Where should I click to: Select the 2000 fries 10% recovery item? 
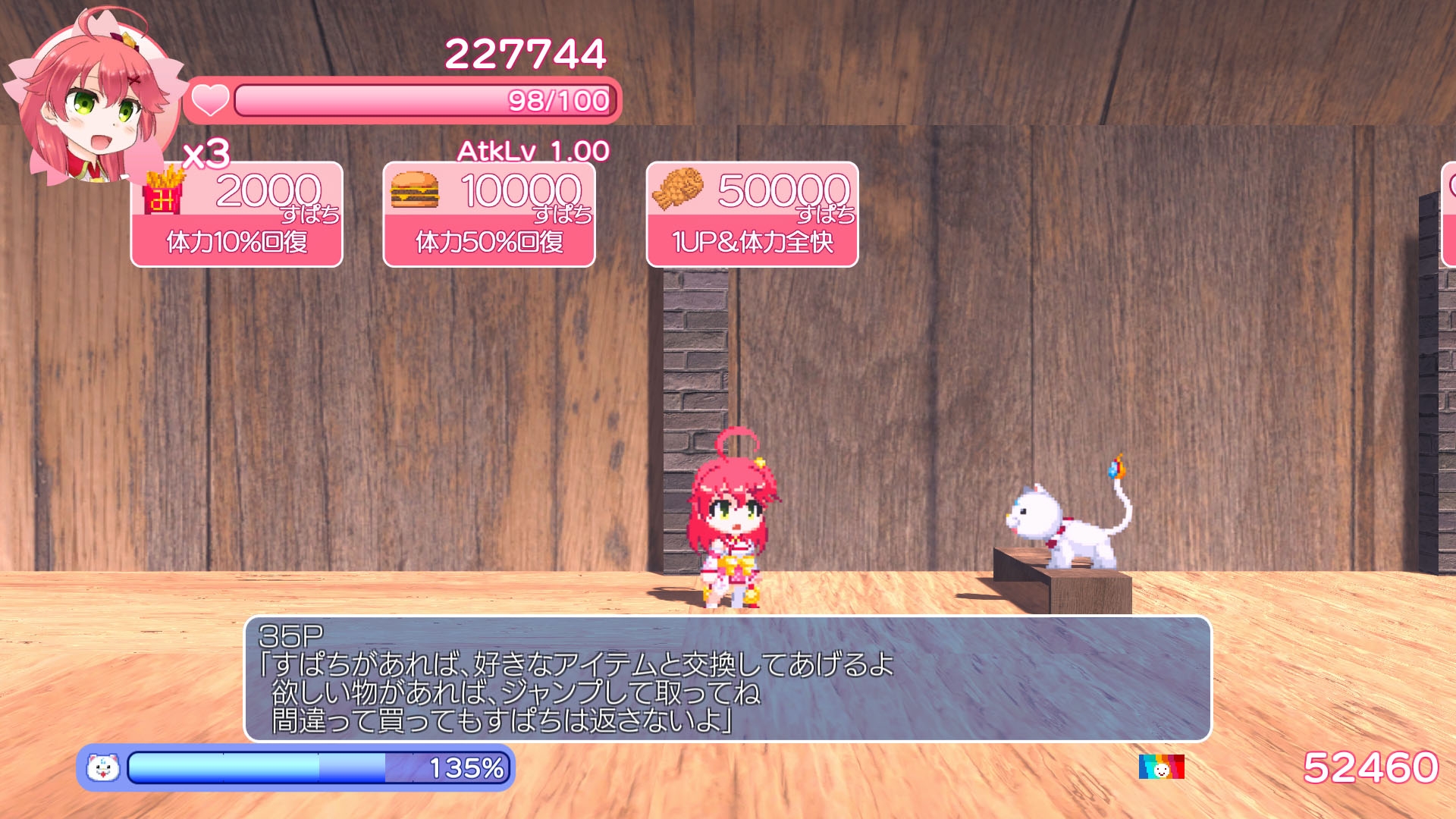[237, 215]
